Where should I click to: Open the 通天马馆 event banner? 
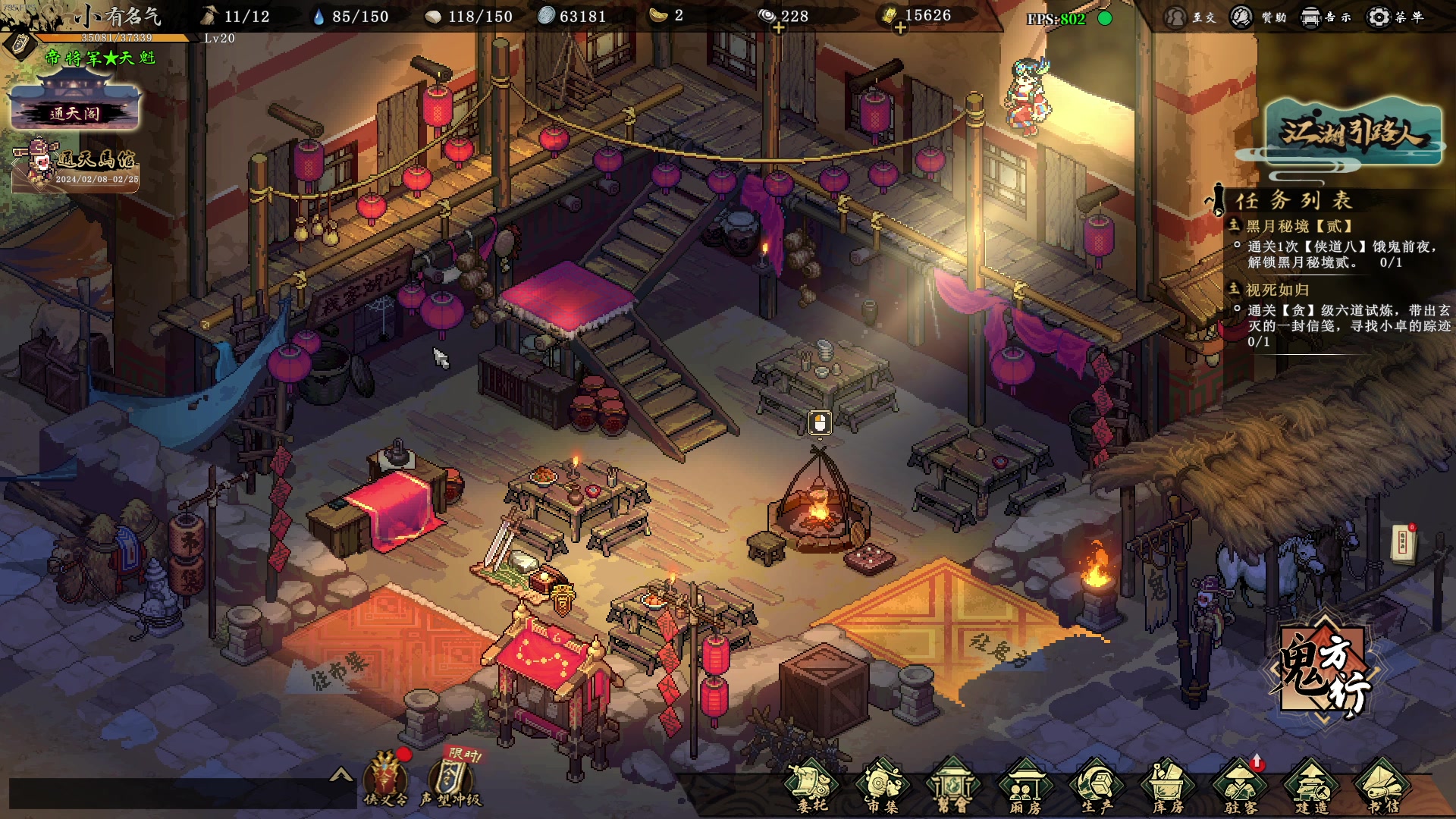coord(77,165)
